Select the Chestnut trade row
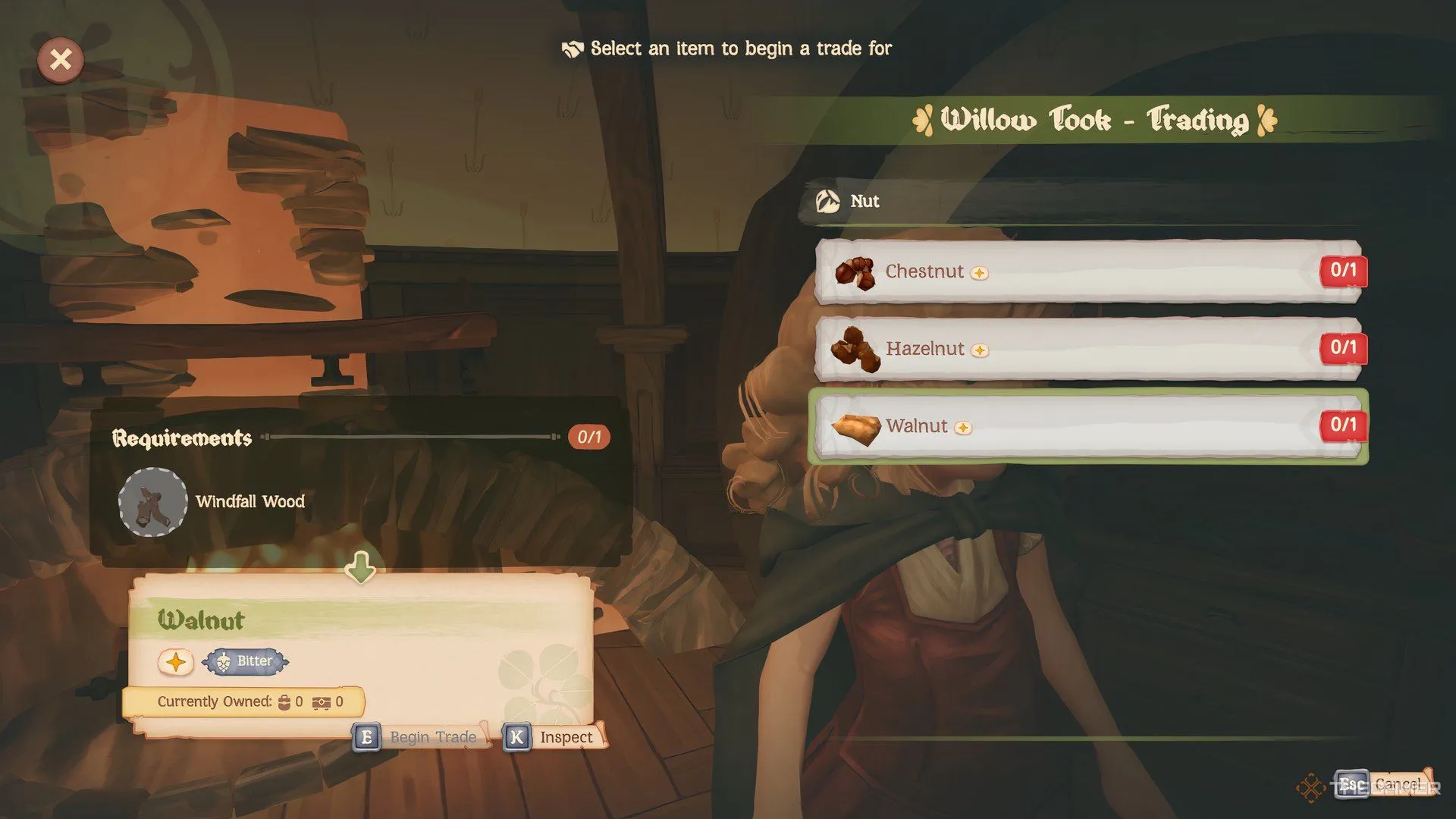Image resolution: width=1456 pixels, height=819 pixels. click(x=1088, y=271)
